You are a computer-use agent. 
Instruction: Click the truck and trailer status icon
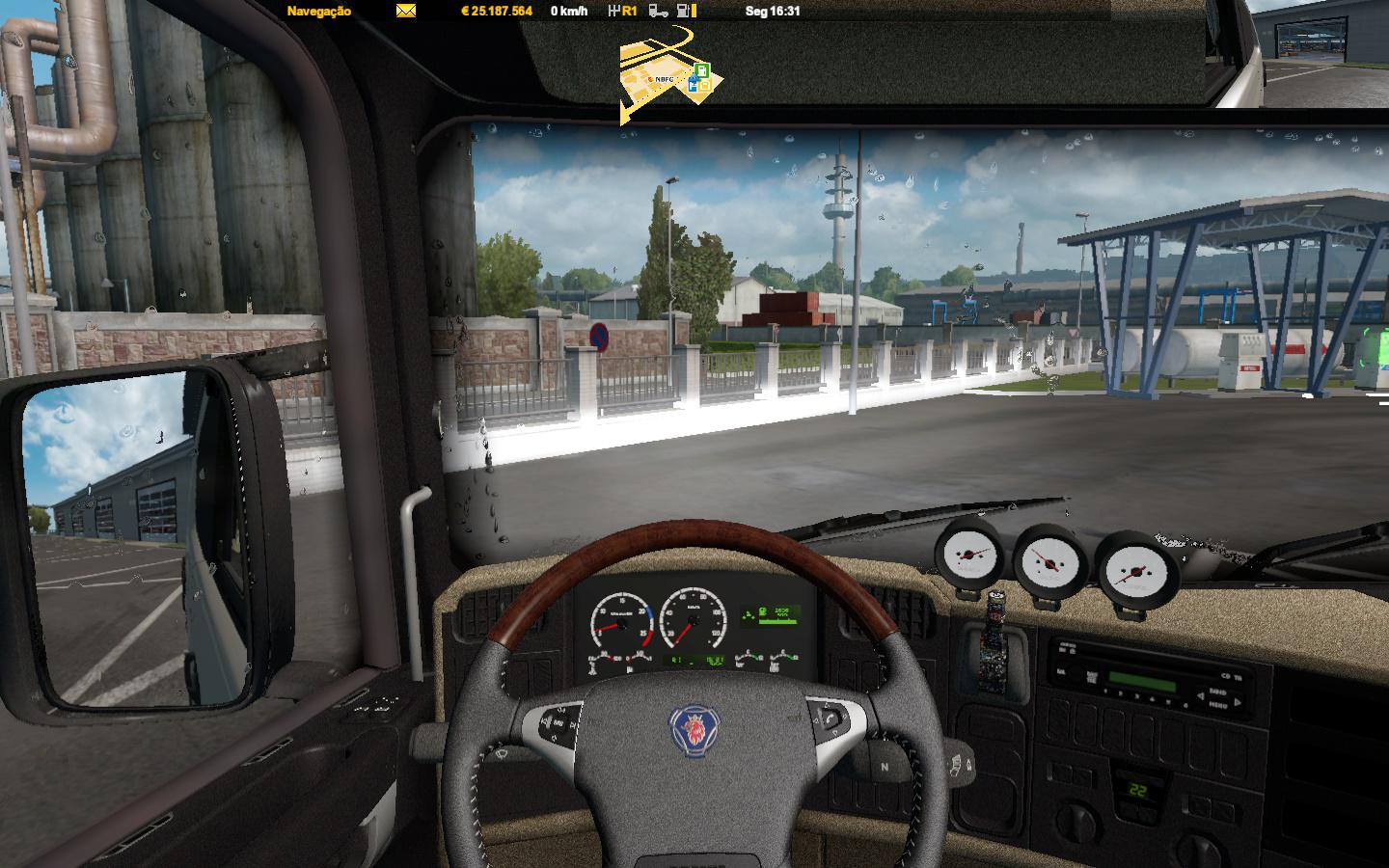tap(657, 12)
